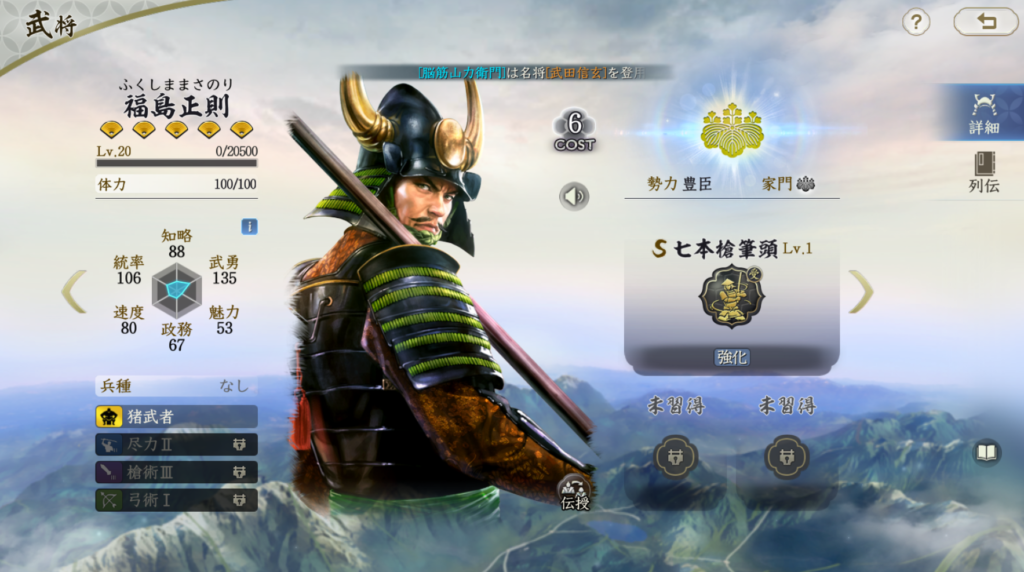Select the 七本槍筆頭 skill emblem
Viewport: 1024px width, 572px height.
click(731, 297)
